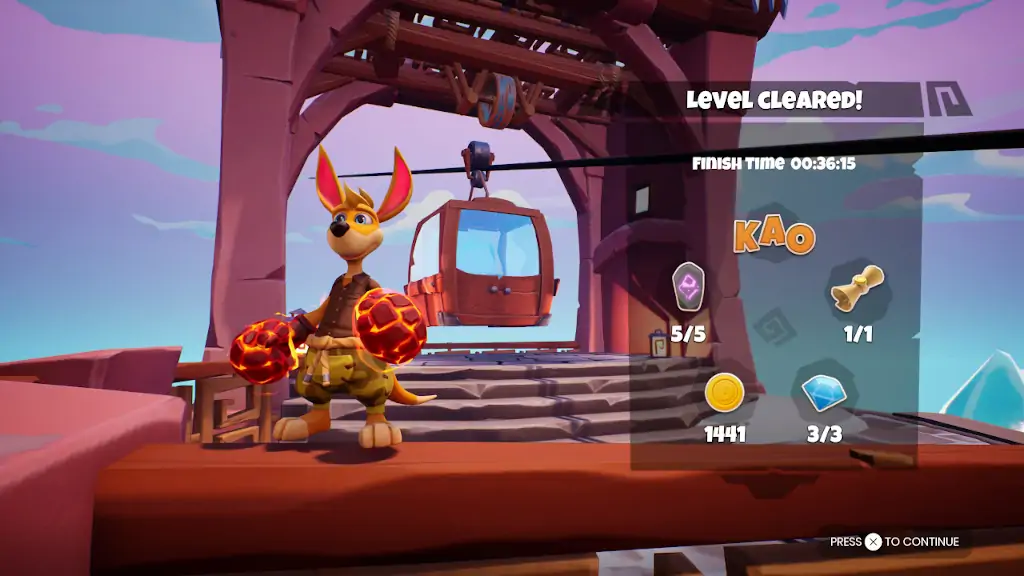Image resolution: width=1024 pixels, height=576 pixels.
Task: Click the purple runestone collectible icon
Action: [689, 287]
